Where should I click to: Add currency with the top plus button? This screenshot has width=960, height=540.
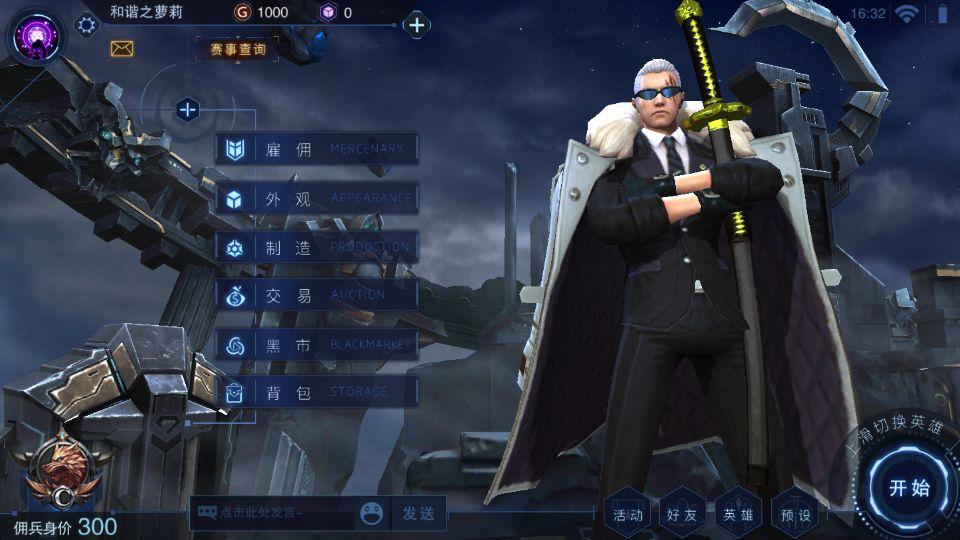tap(417, 25)
